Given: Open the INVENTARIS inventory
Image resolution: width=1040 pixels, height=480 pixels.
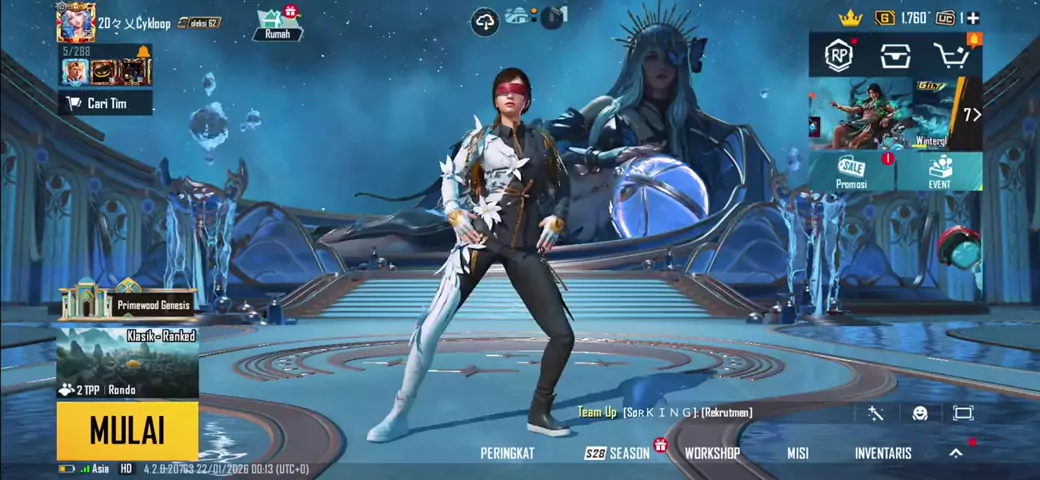Looking at the screenshot, I should click(883, 453).
